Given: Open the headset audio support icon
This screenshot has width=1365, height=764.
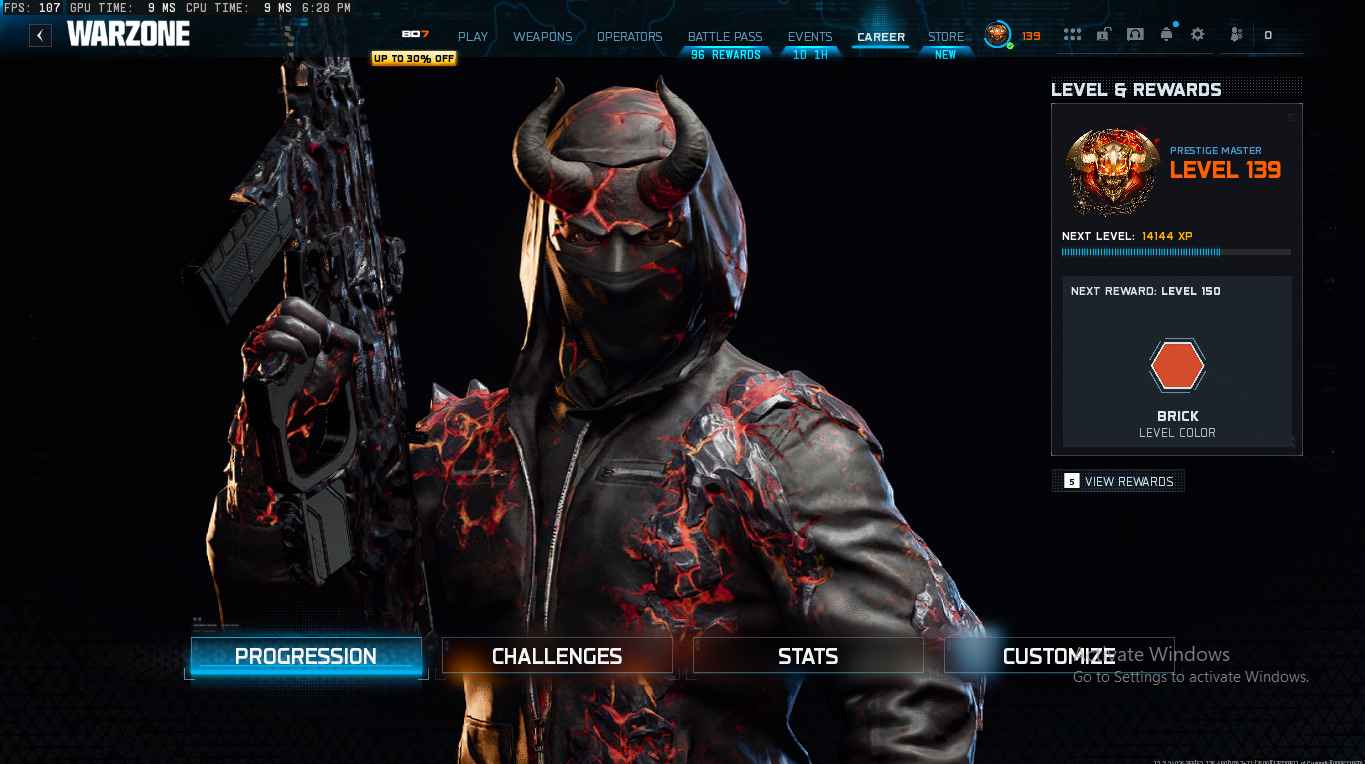Looking at the screenshot, I should pyautogui.click(x=1135, y=34).
